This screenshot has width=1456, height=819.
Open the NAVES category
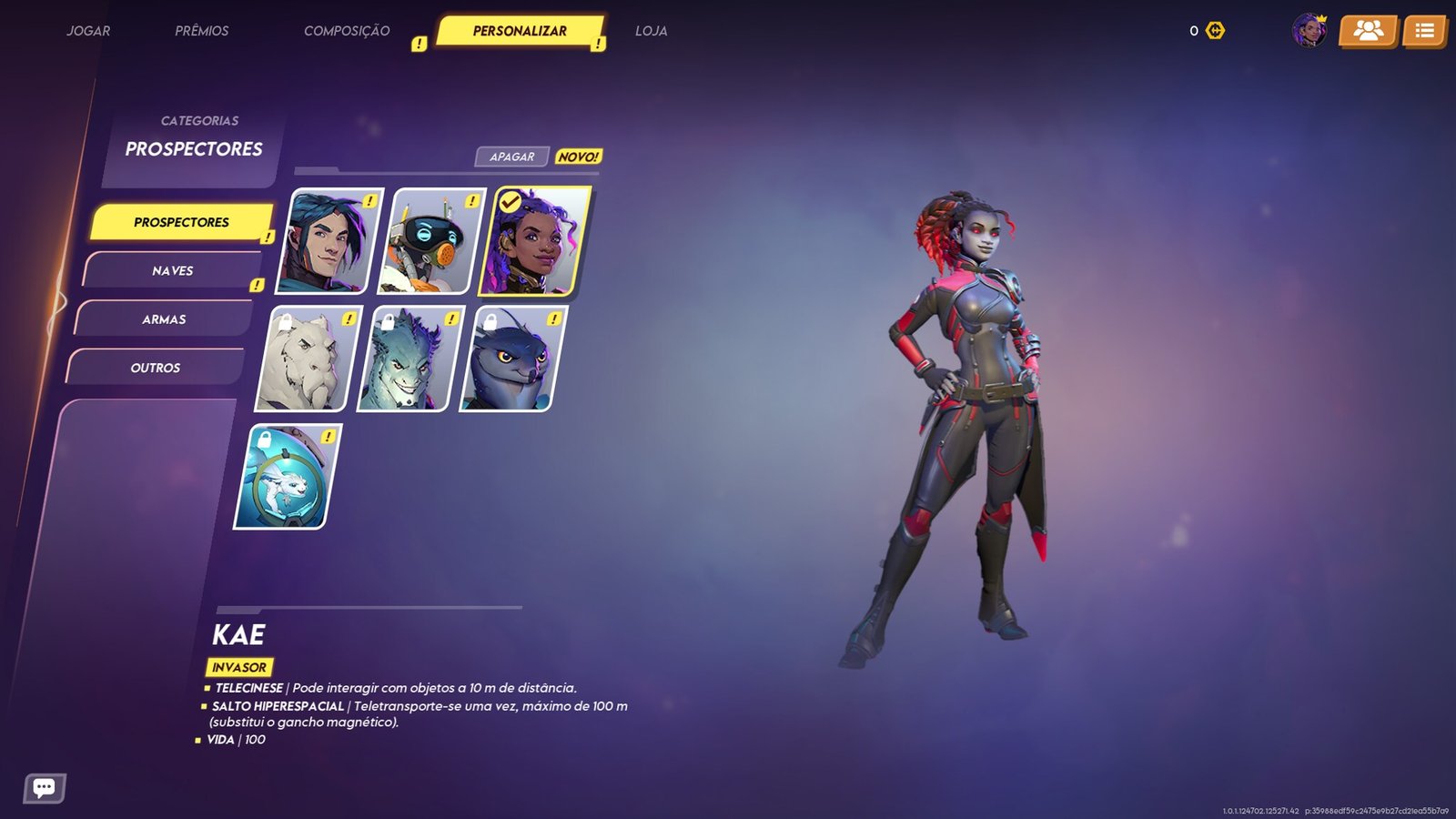173,271
